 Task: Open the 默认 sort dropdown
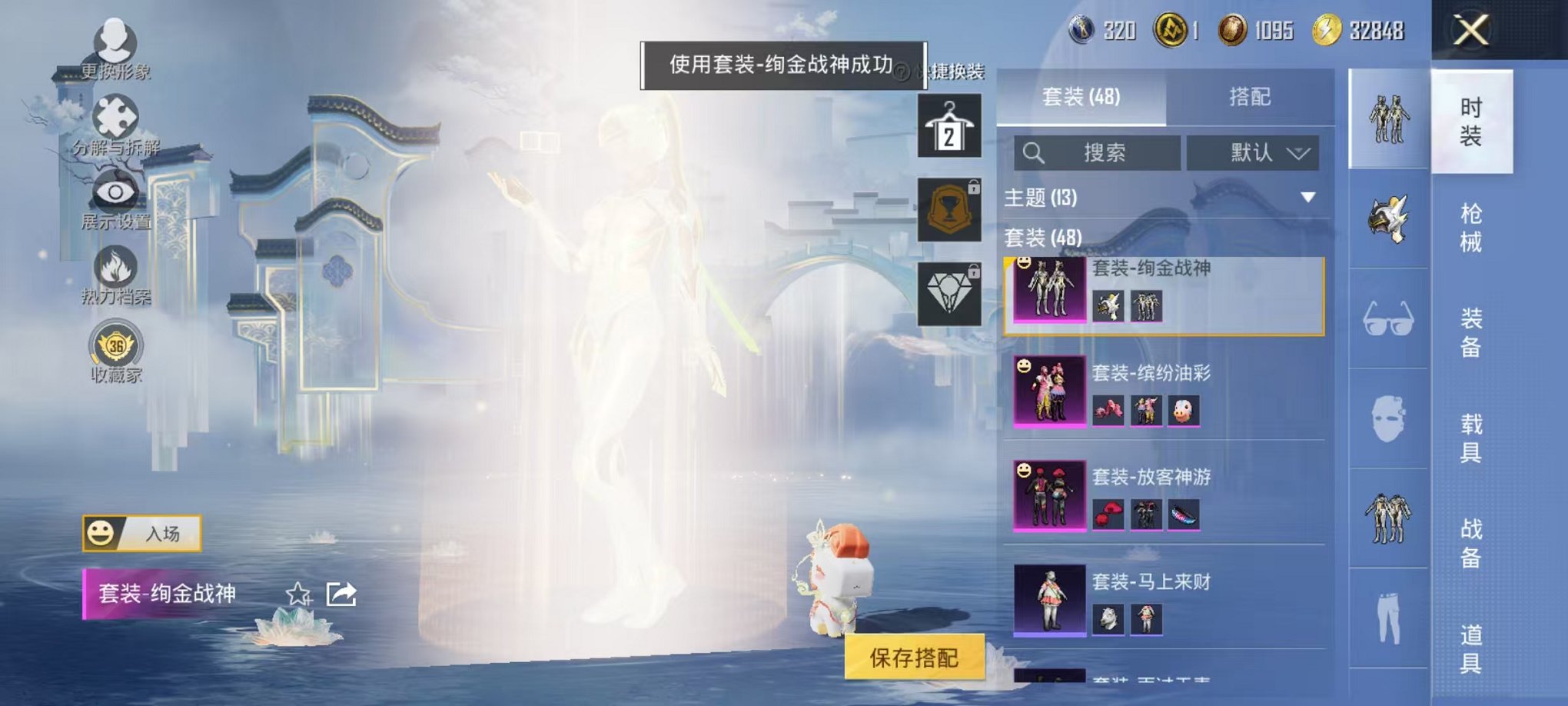coord(1254,153)
